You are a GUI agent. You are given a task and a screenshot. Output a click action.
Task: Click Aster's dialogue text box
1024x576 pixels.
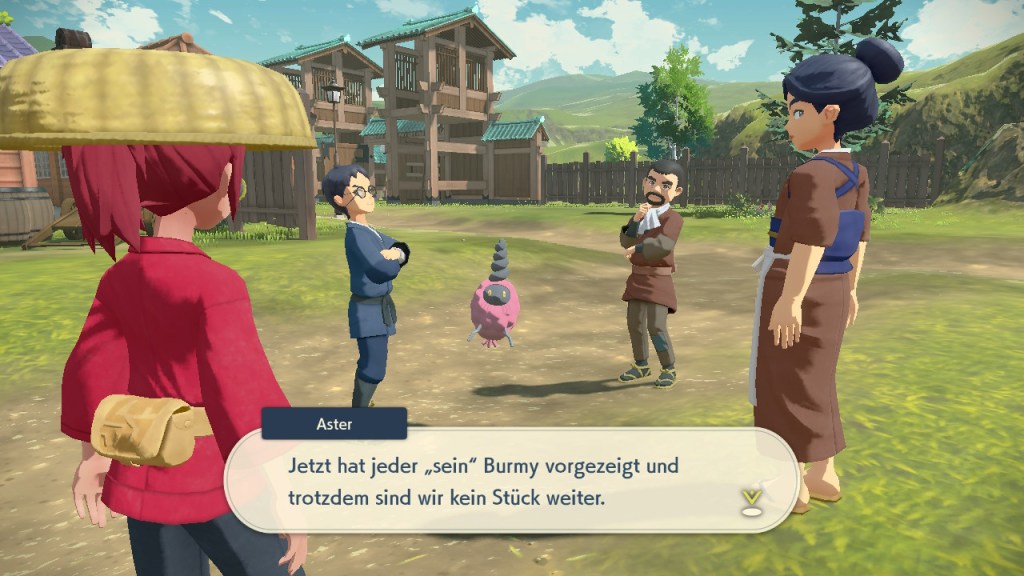coord(510,481)
